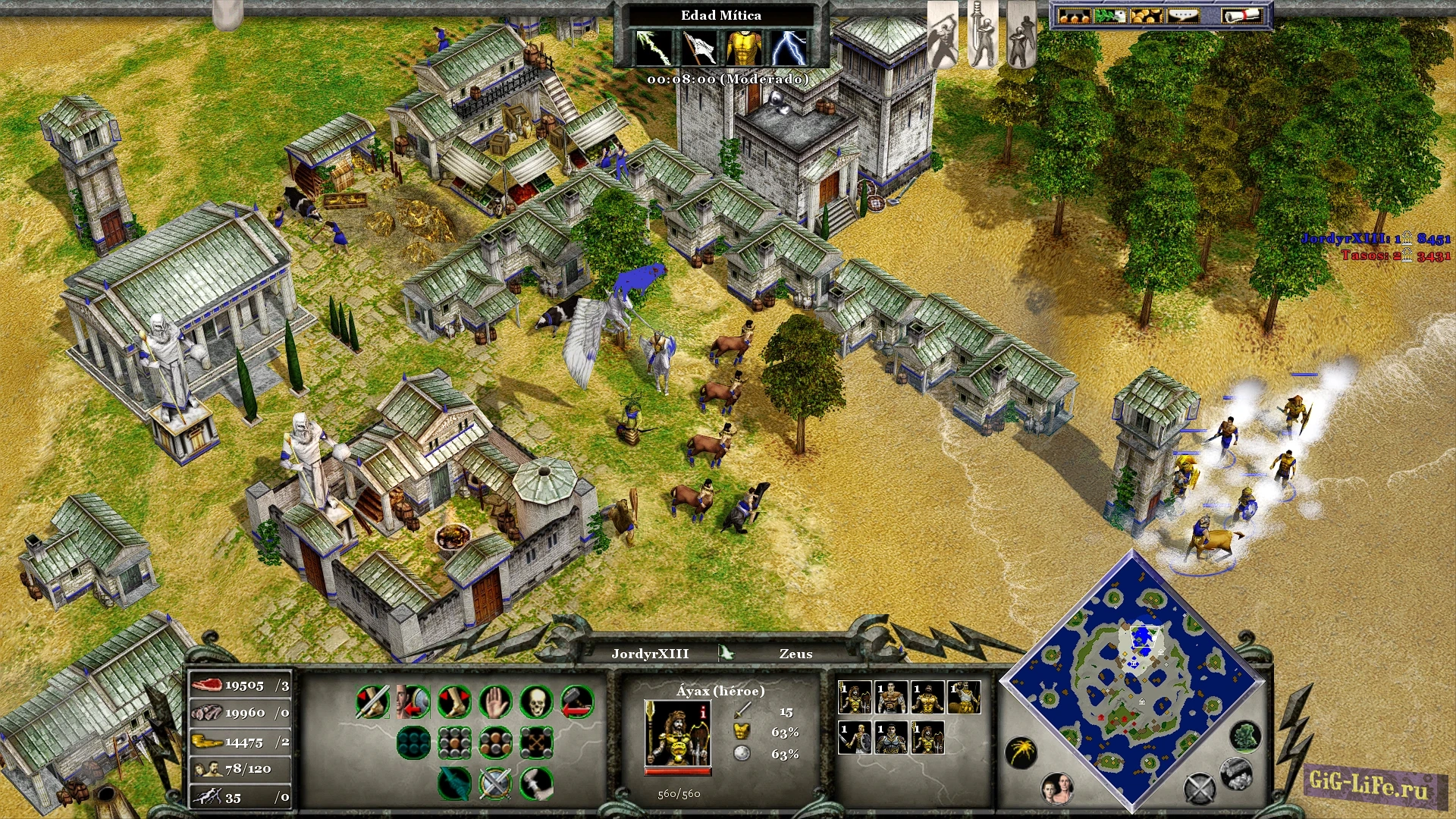Open the scroll menu button
Screen dimensions: 1456x819
(1241, 16)
